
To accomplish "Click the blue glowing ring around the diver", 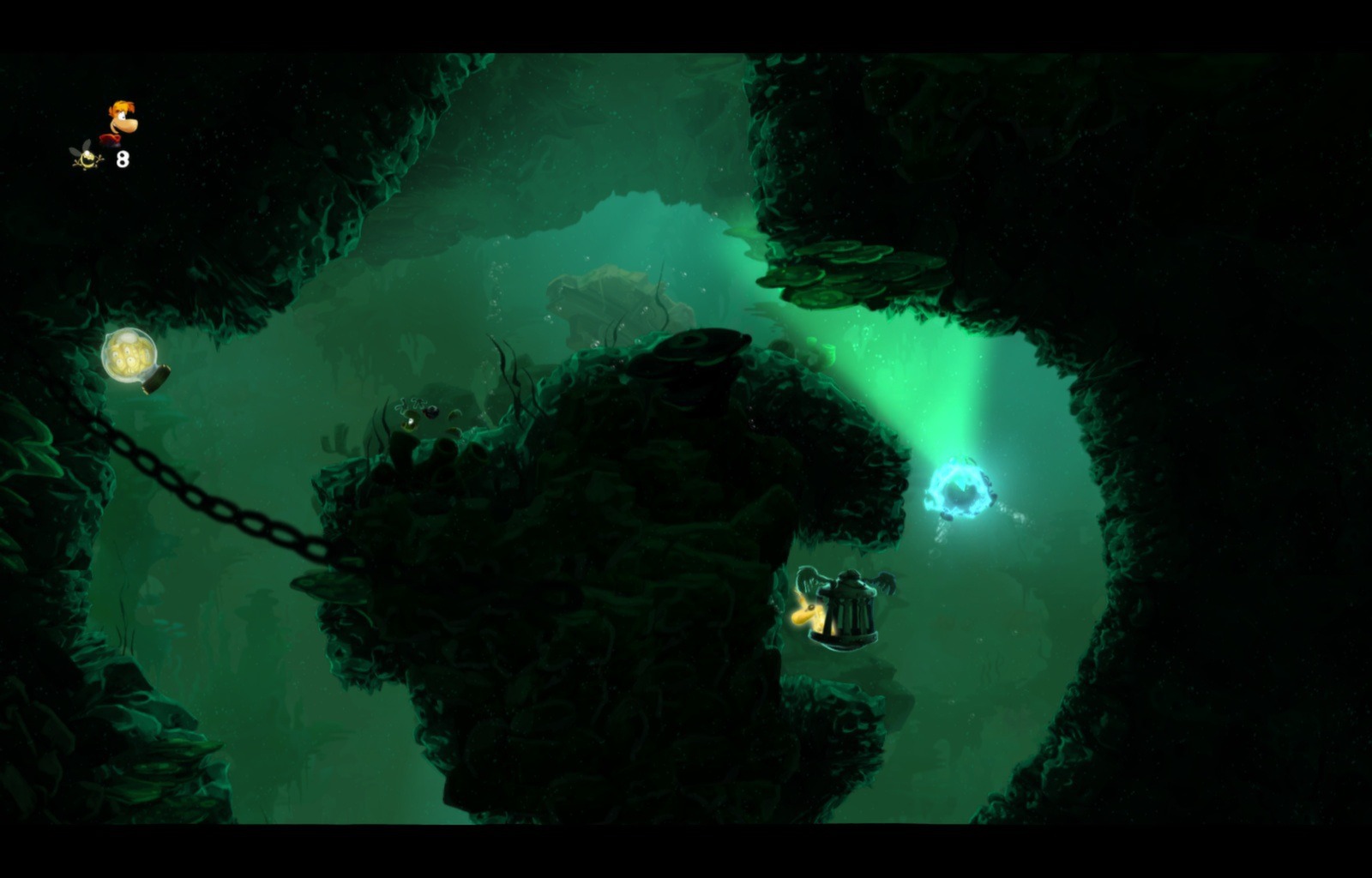I will tap(959, 489).
